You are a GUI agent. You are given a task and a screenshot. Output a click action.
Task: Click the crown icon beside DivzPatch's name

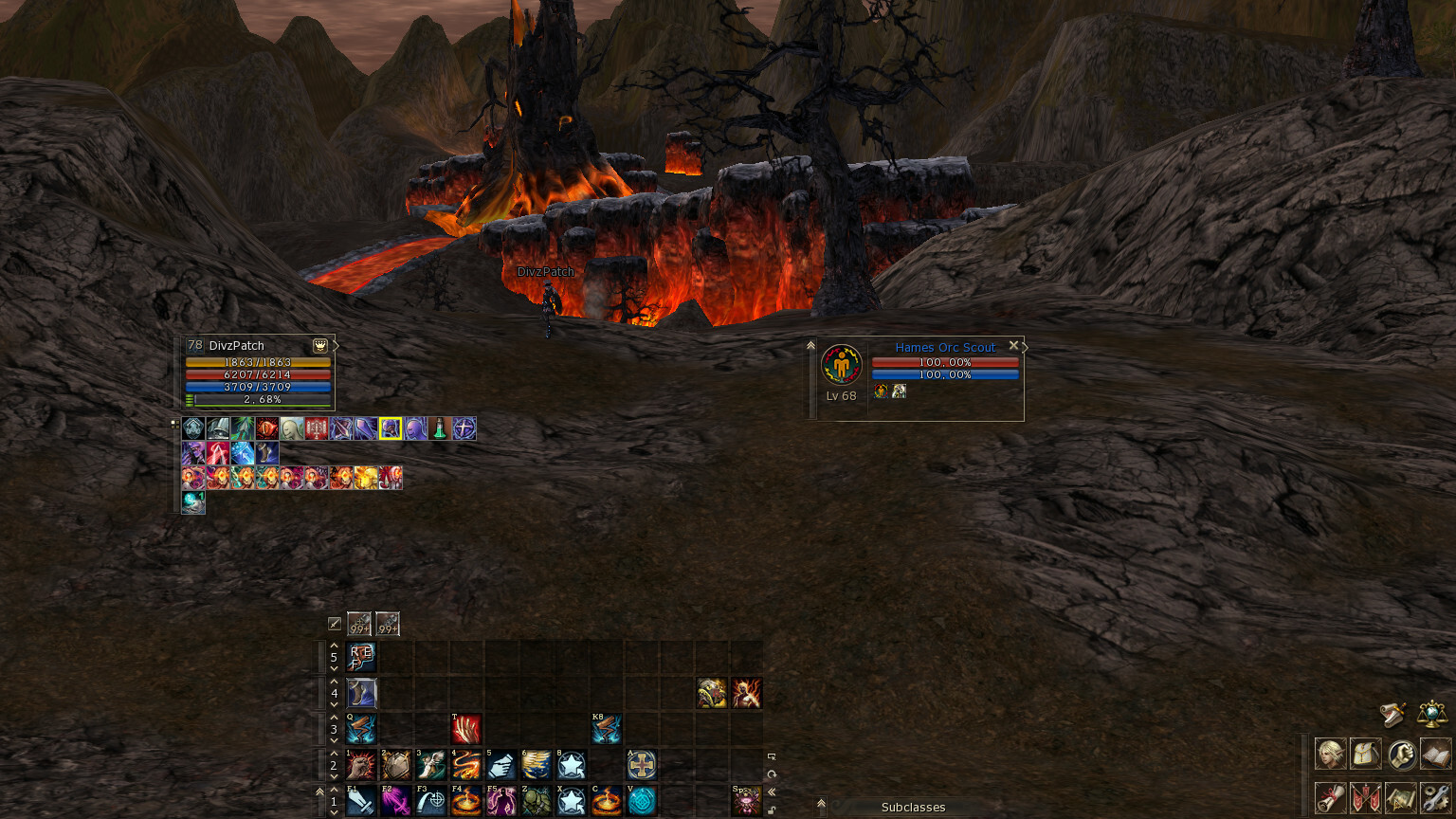click(320, 346)
